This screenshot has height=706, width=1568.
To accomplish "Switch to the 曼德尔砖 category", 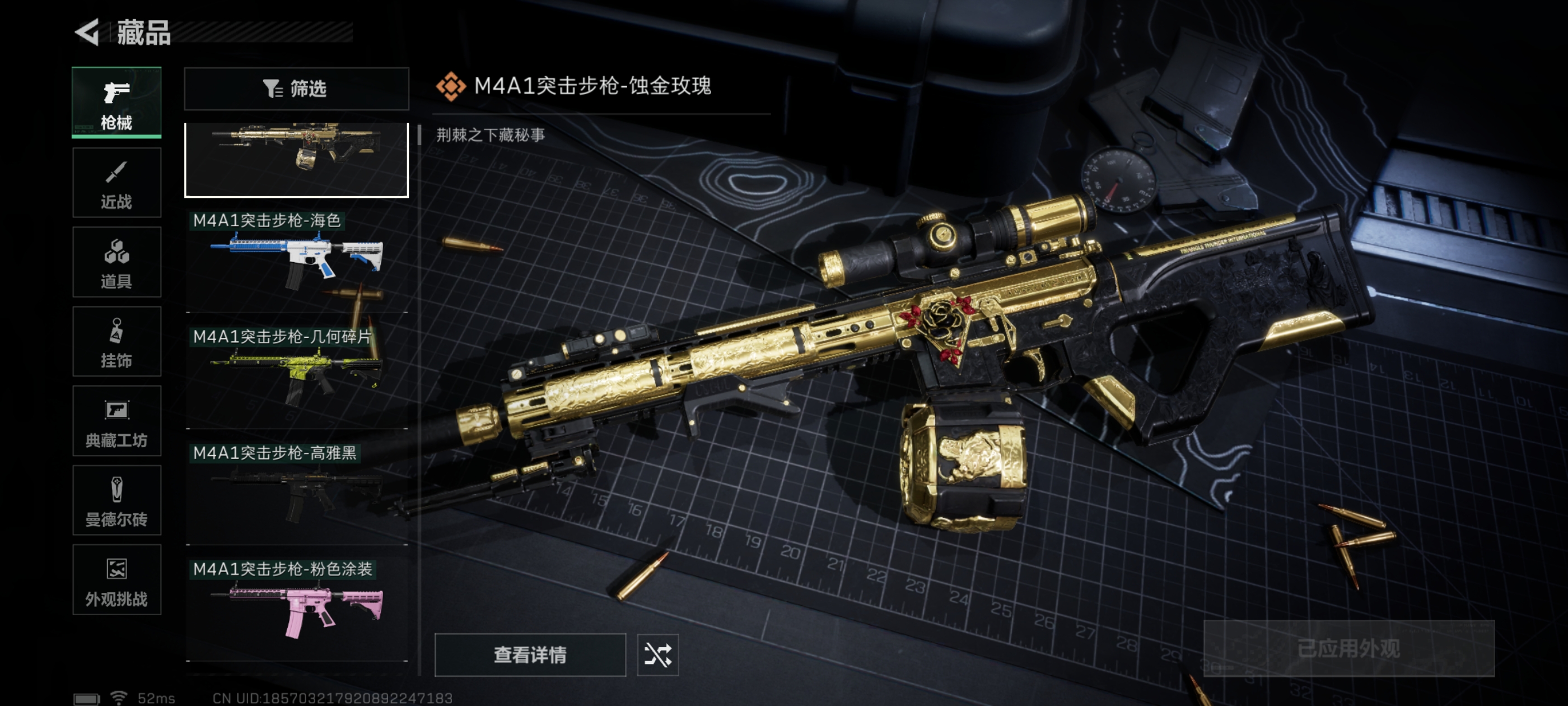I will (116, 500).
